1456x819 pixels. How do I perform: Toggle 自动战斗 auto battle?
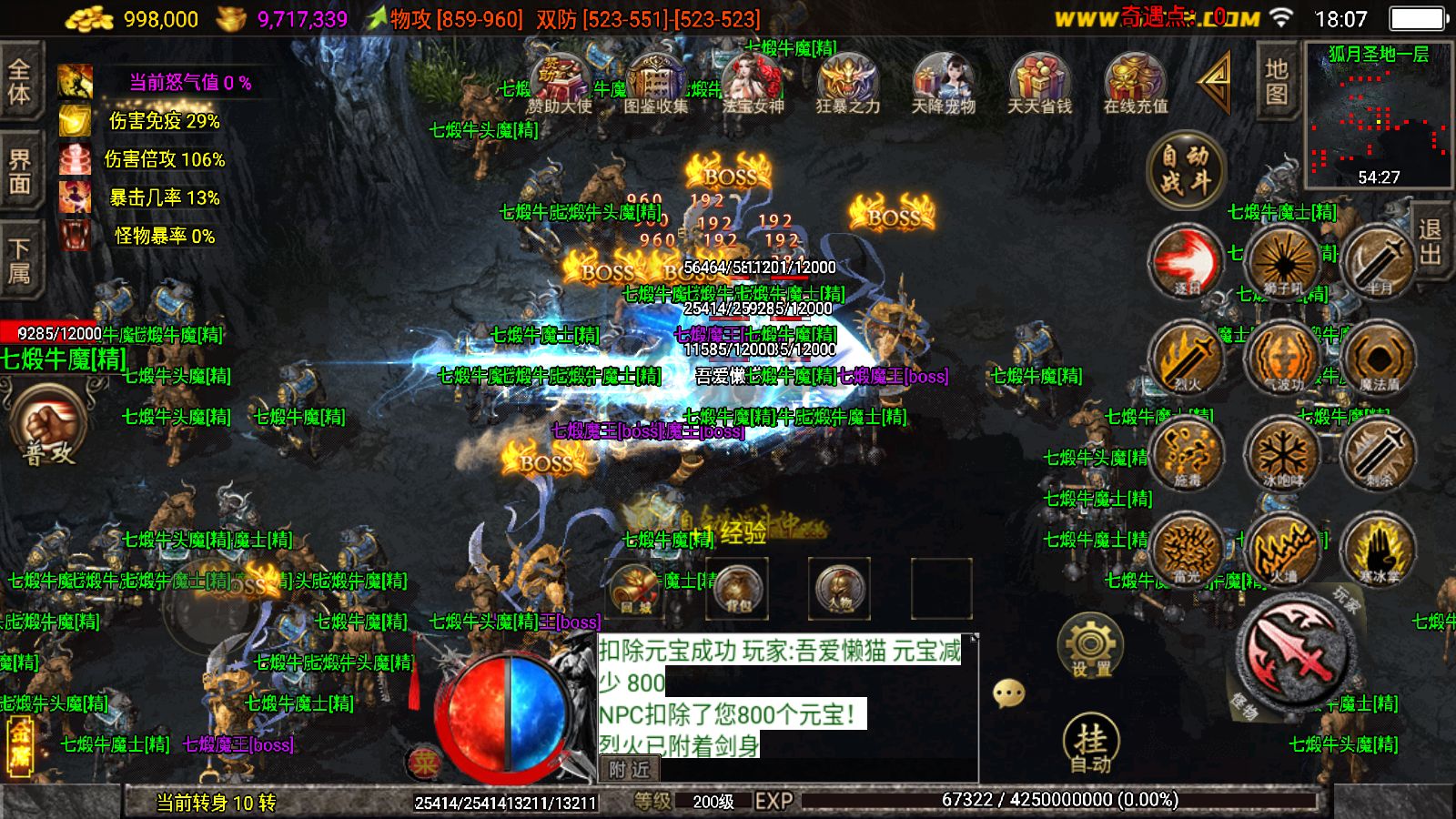1185,170
